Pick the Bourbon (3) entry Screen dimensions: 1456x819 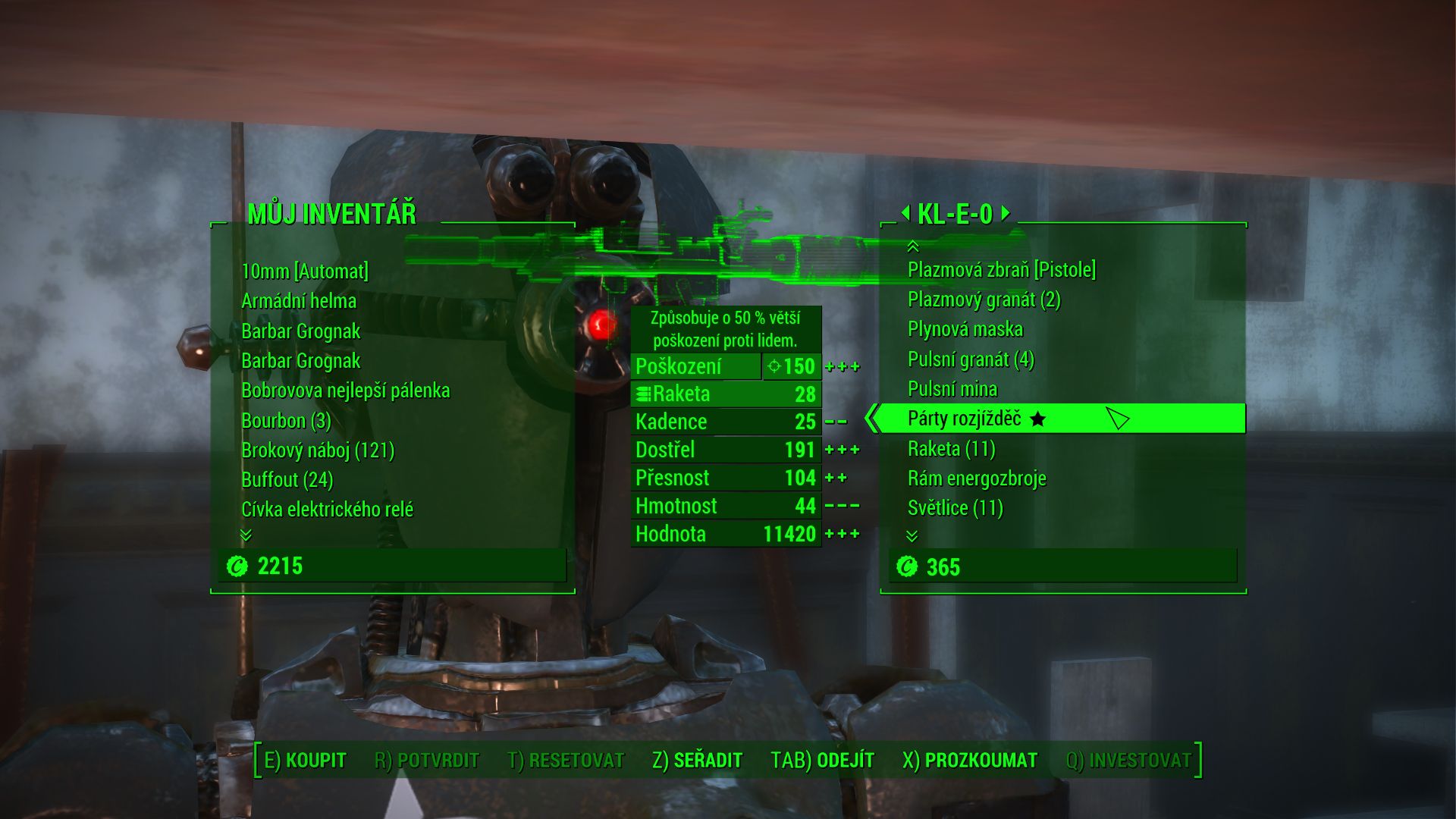tap(286, 420)
